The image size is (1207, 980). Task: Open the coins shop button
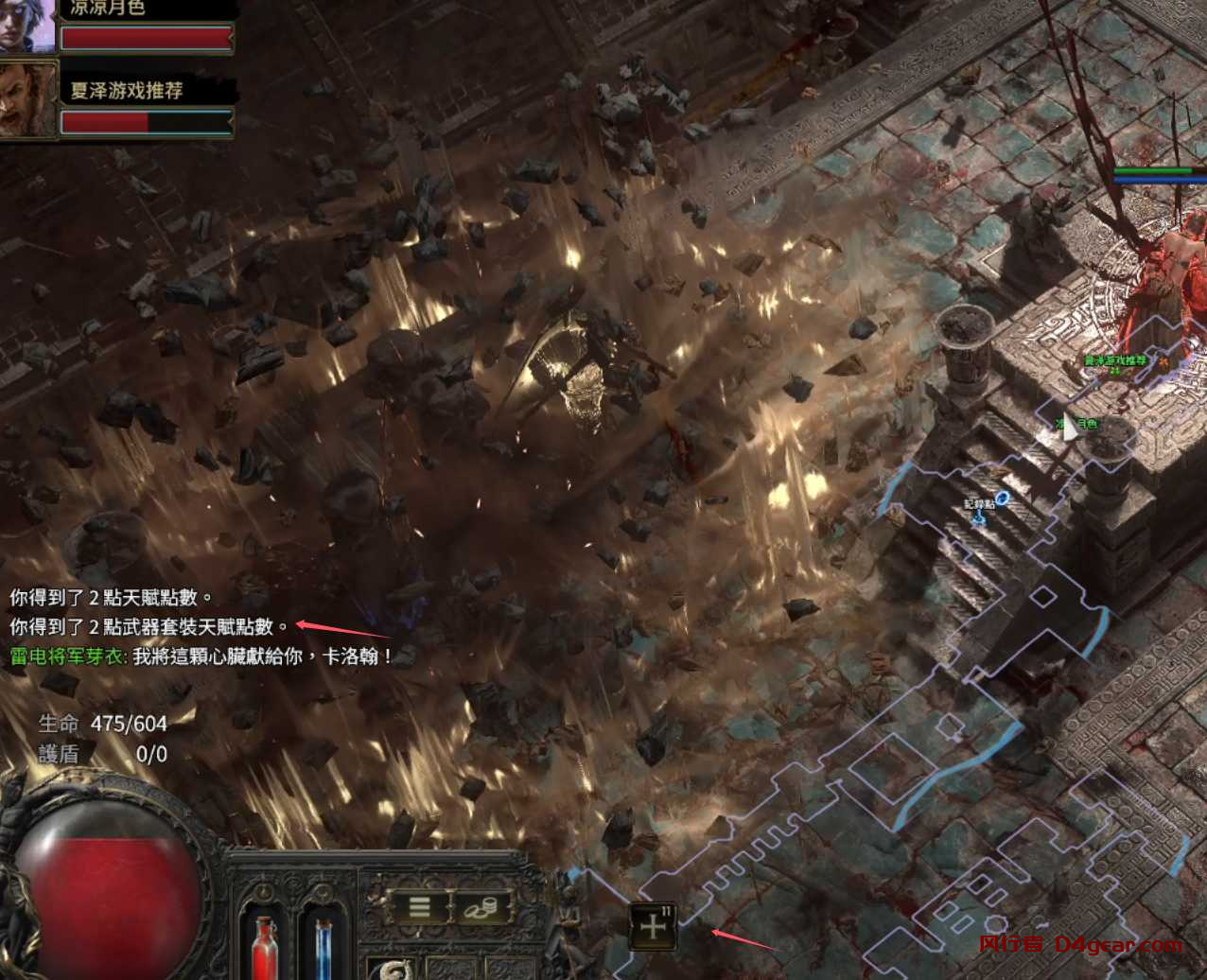click(x=483, y=907)
